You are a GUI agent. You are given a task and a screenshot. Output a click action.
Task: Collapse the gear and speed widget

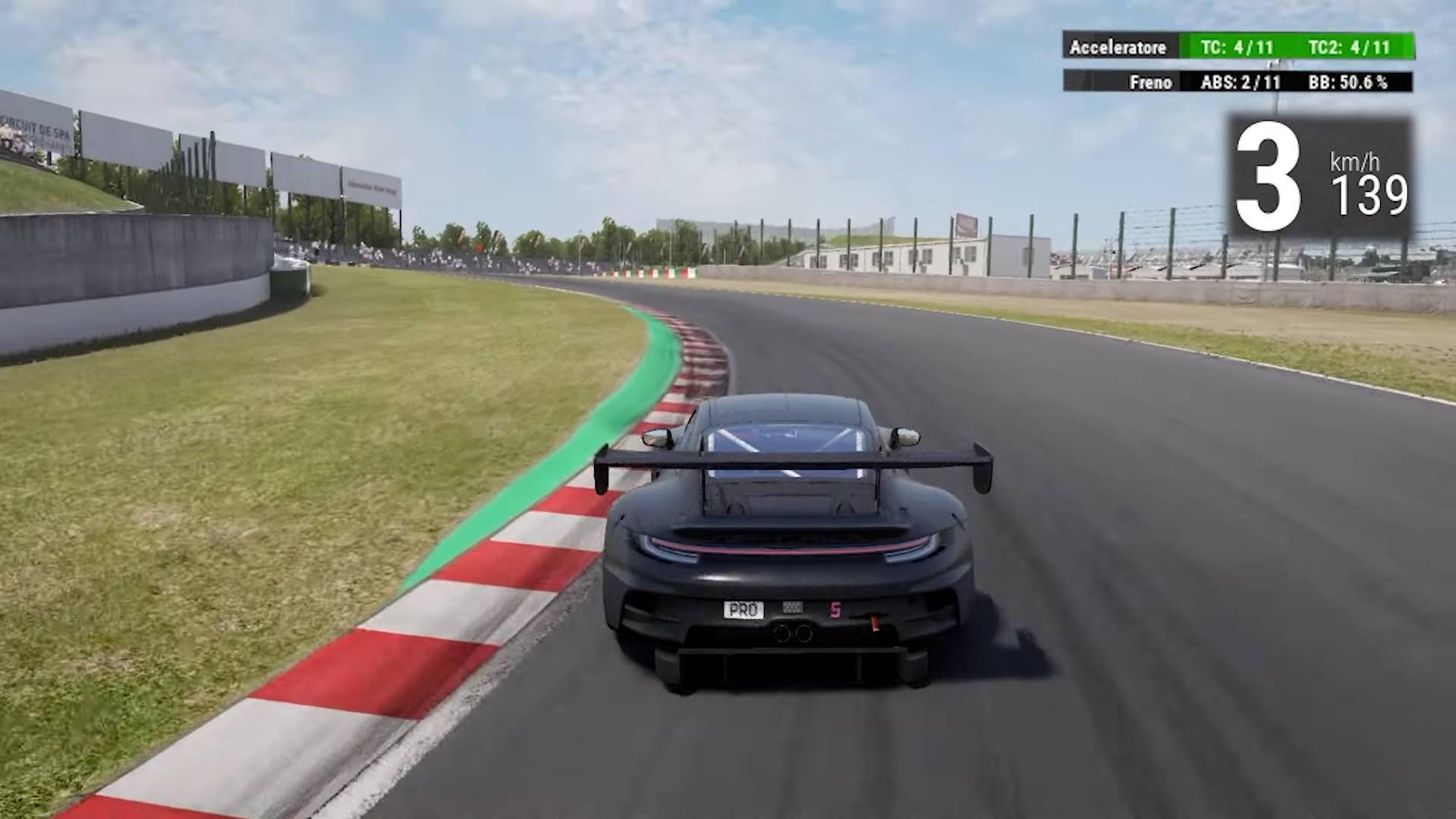coord(1320,175)
